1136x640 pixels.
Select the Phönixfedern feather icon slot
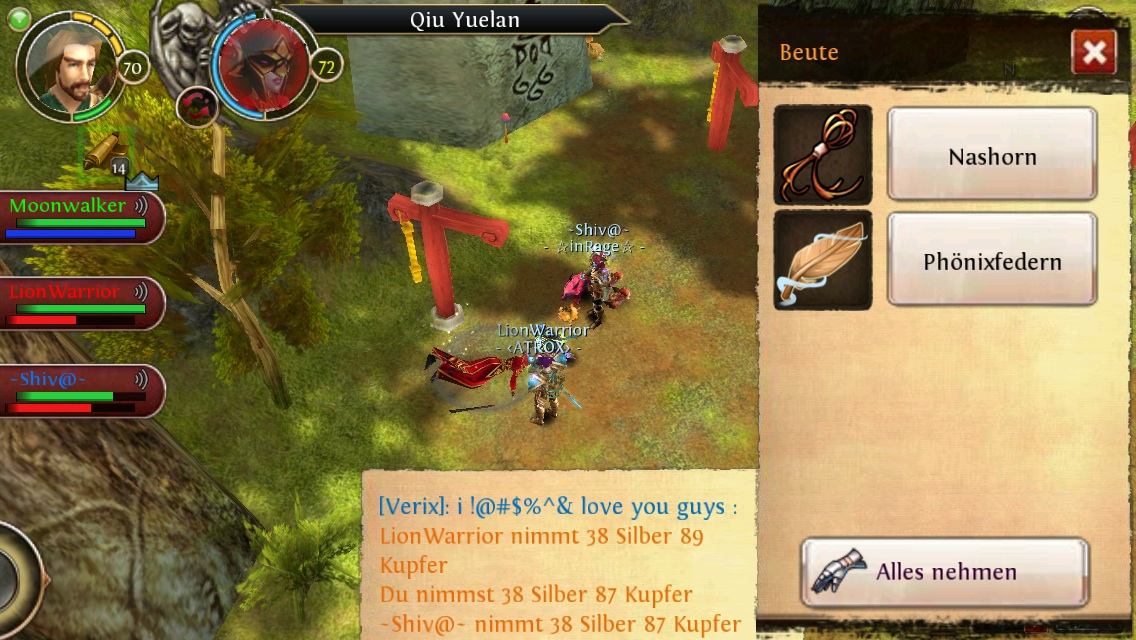coord(823,260)
